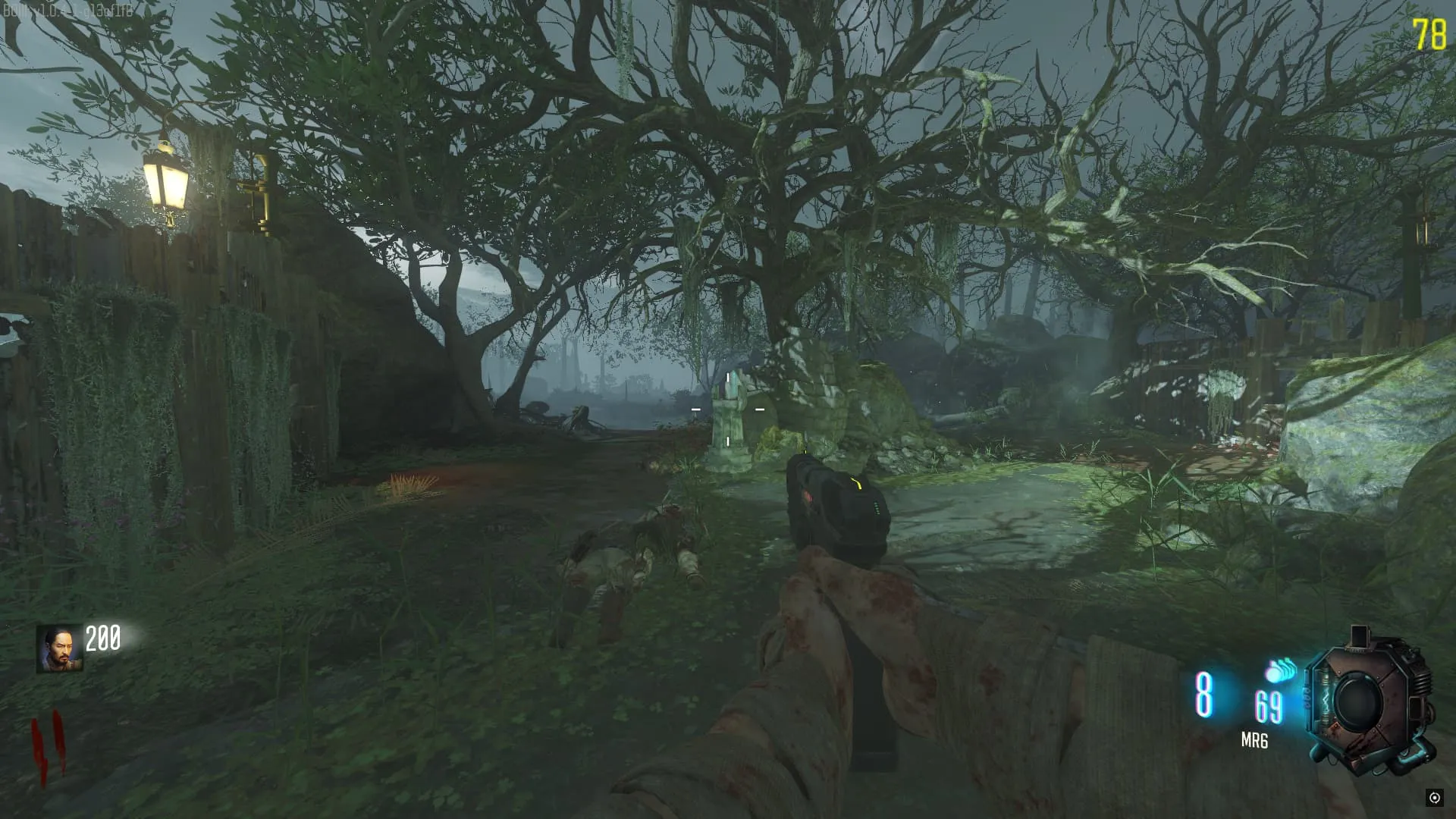Click the player character portrait
The width and height of the screenshot is (1456, 819).
[x=59, y=648]
